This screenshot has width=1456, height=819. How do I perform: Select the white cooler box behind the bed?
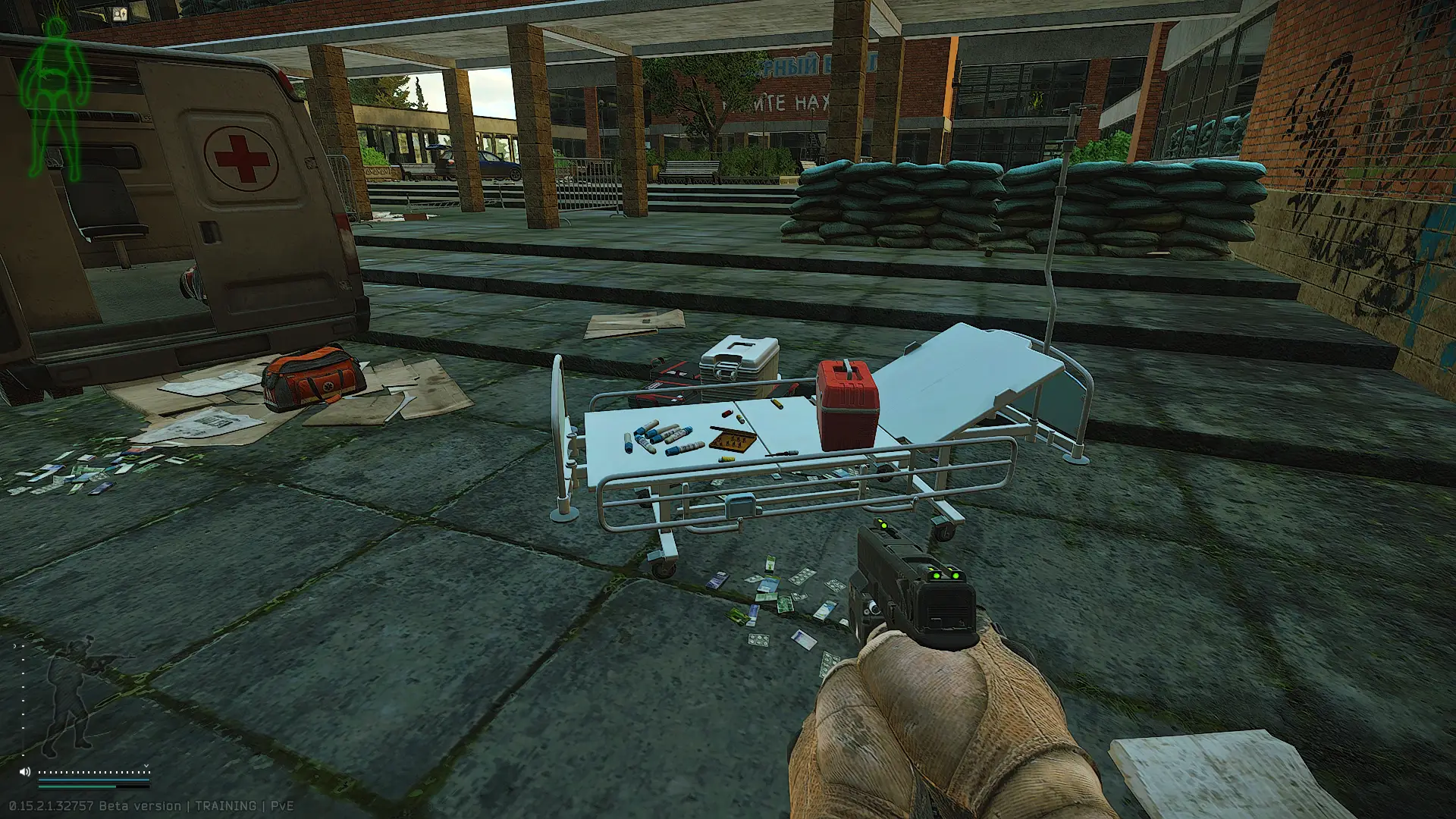coord(739,364)
